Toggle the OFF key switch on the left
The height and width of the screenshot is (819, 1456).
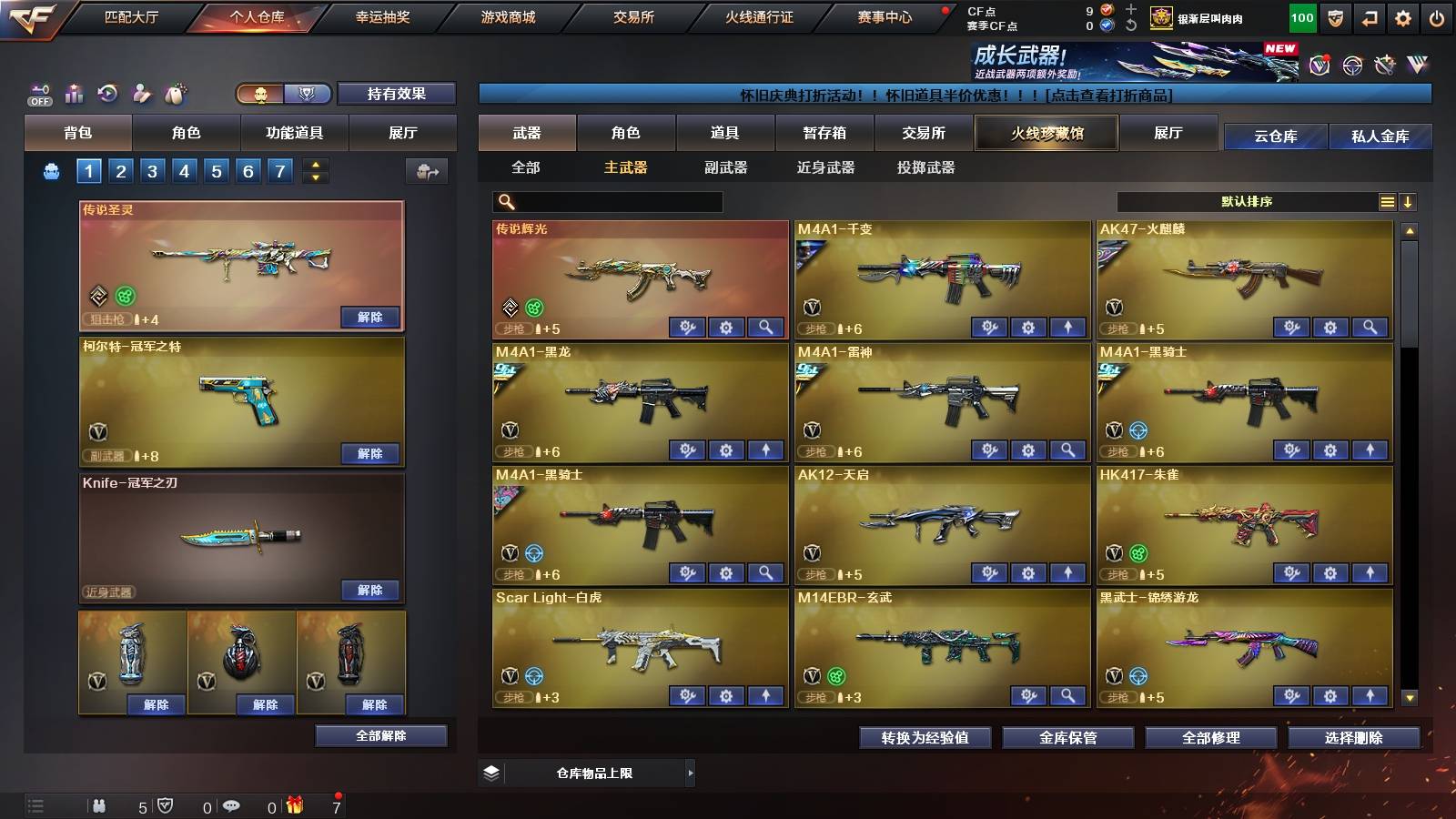coord(39,93)
